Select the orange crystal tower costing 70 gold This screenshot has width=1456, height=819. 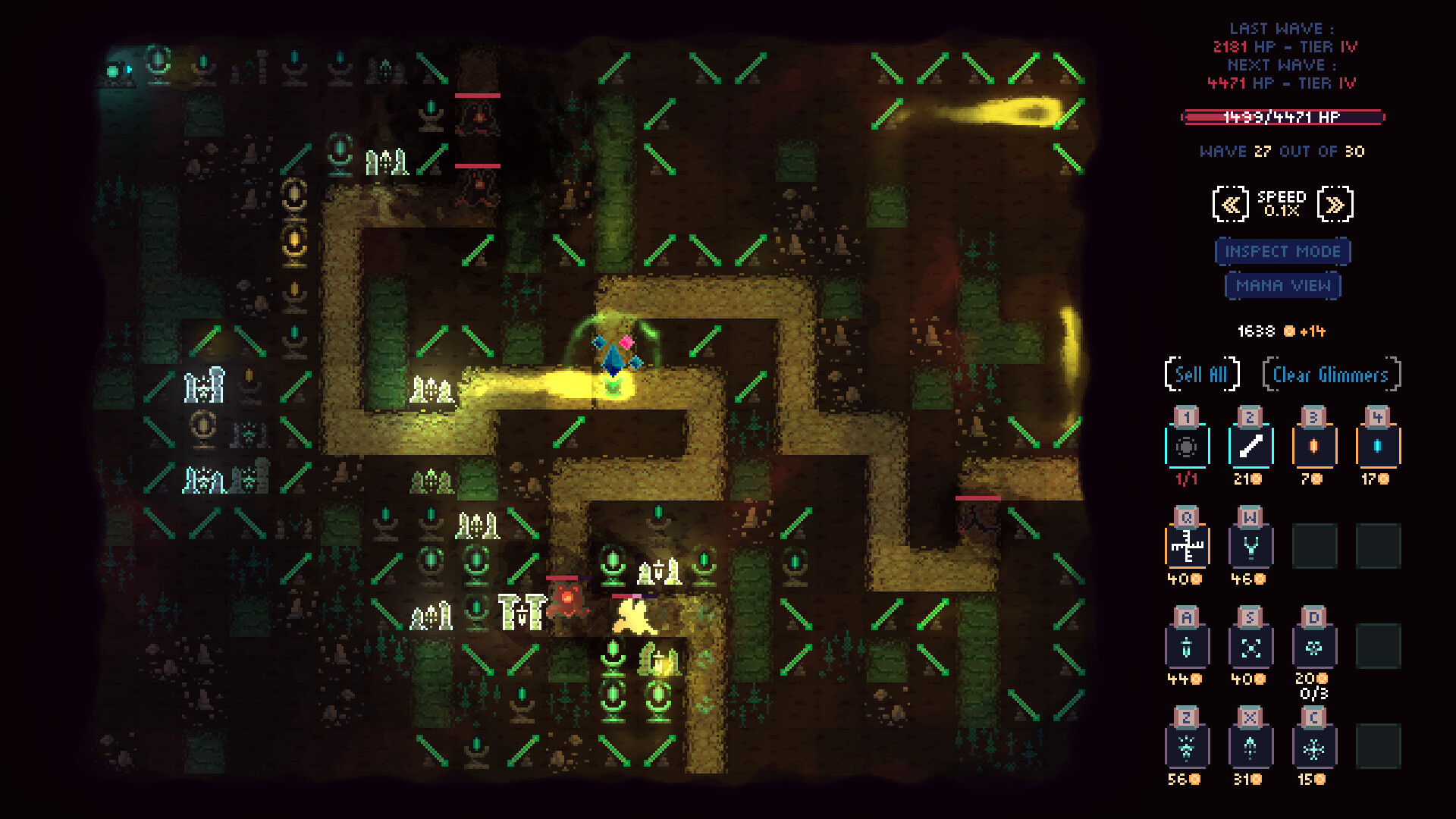1314,446
